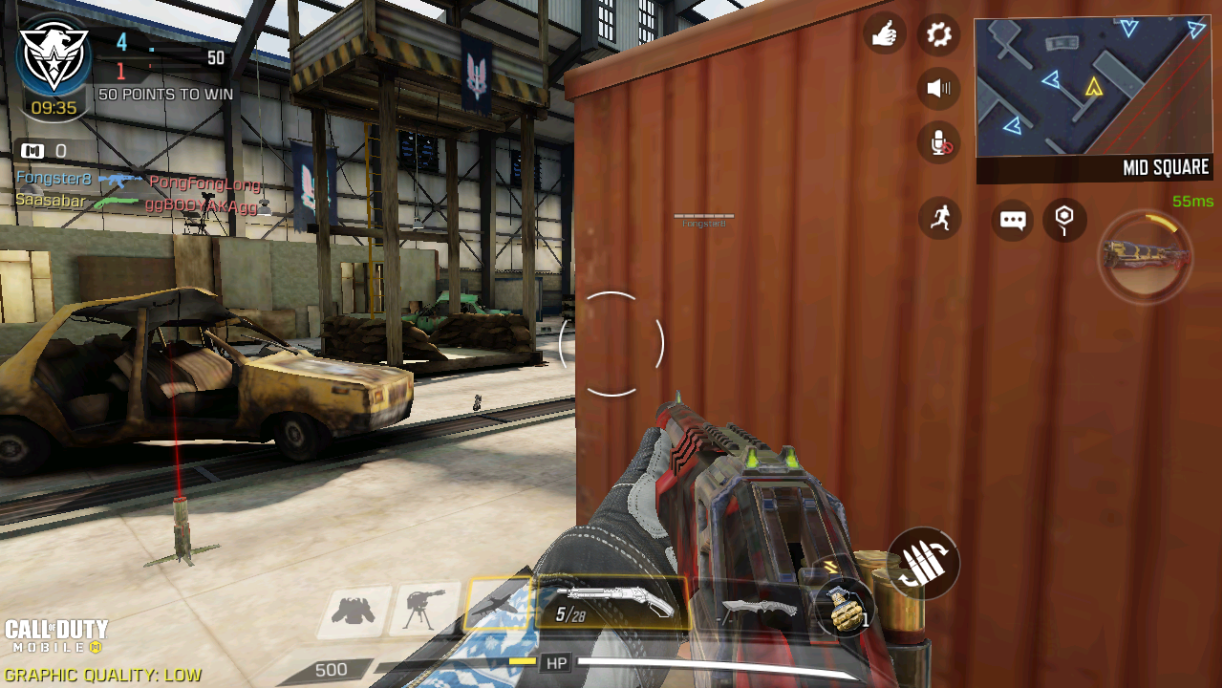Select the hexagon ping marker button
Viewport: 1222px width, 688px height.
tap(1064, 219)
